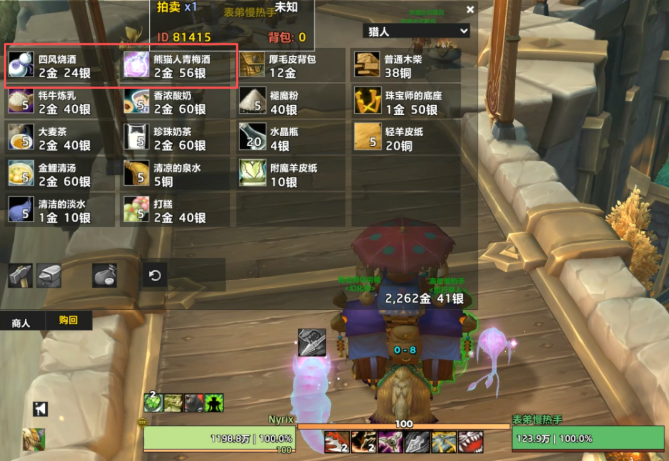Switch to the 购回 buyback tab
This screenshot has height=461, width=669.
pos(68,321)
